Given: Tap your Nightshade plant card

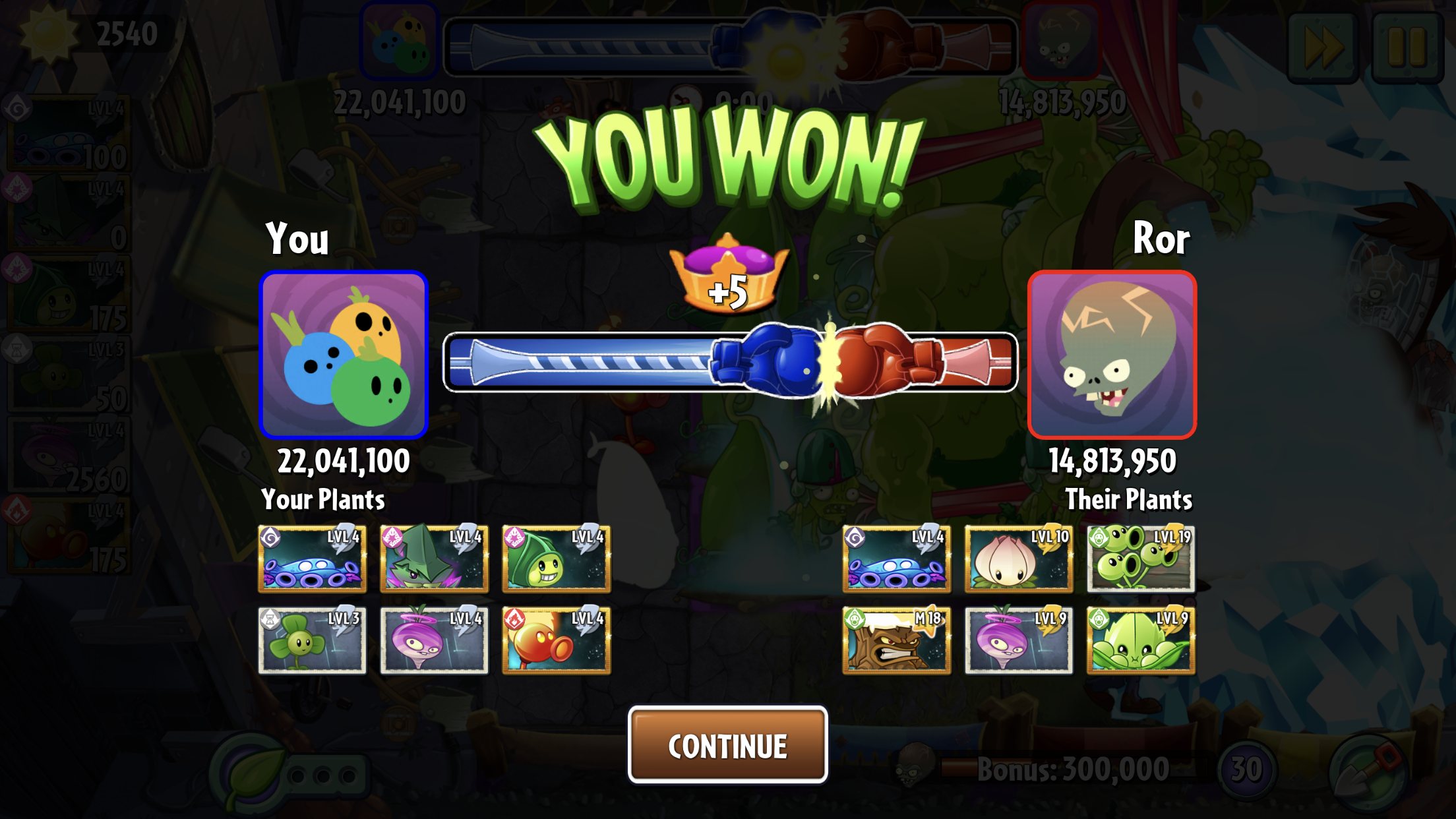Looking at the screenshot, I should [434, 559].
